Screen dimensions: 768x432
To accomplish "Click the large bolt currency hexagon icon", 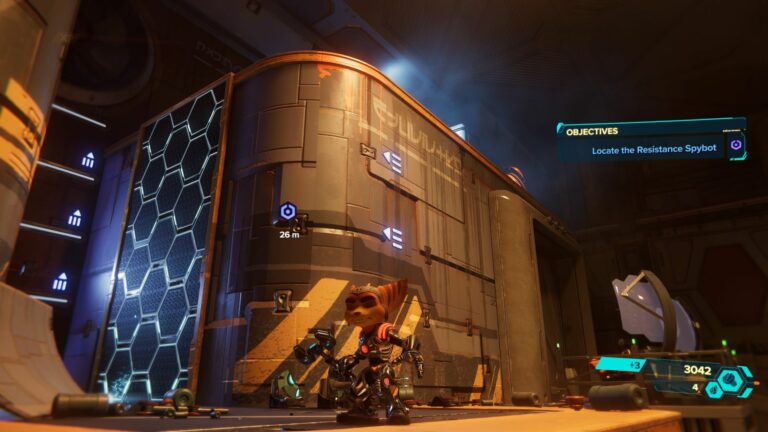I will [x=731, y=379].
